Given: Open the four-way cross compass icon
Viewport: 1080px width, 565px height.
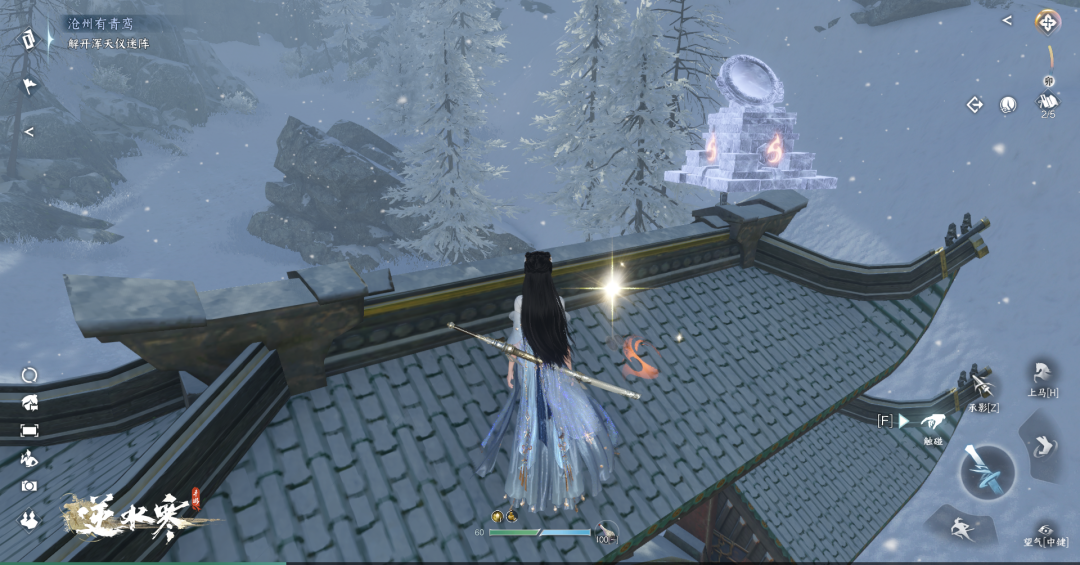Looking at the screenshot, I should (1047, 21).
